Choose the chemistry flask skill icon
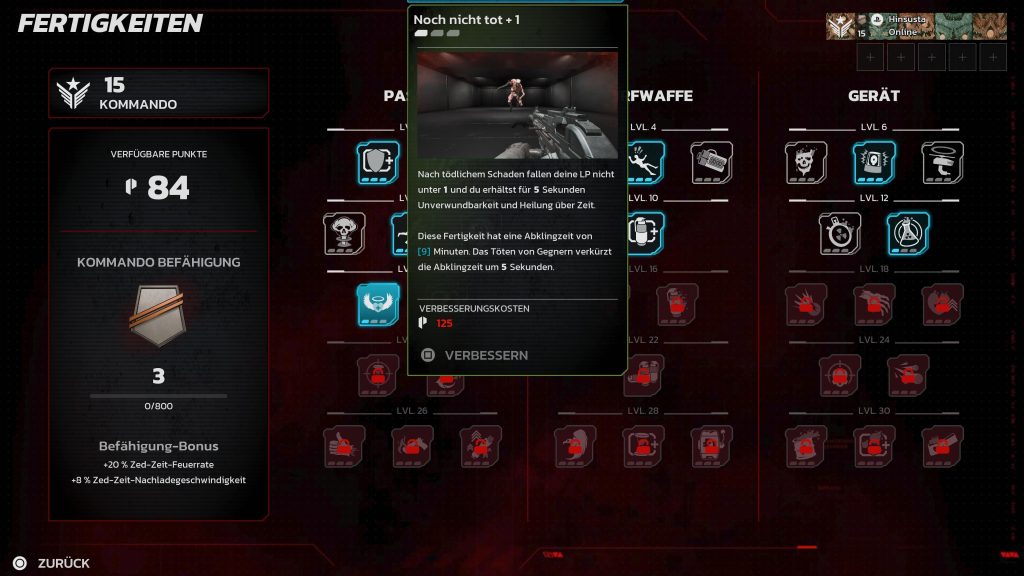This screenshot has height=576, width=1024. [x=908, y=233]
